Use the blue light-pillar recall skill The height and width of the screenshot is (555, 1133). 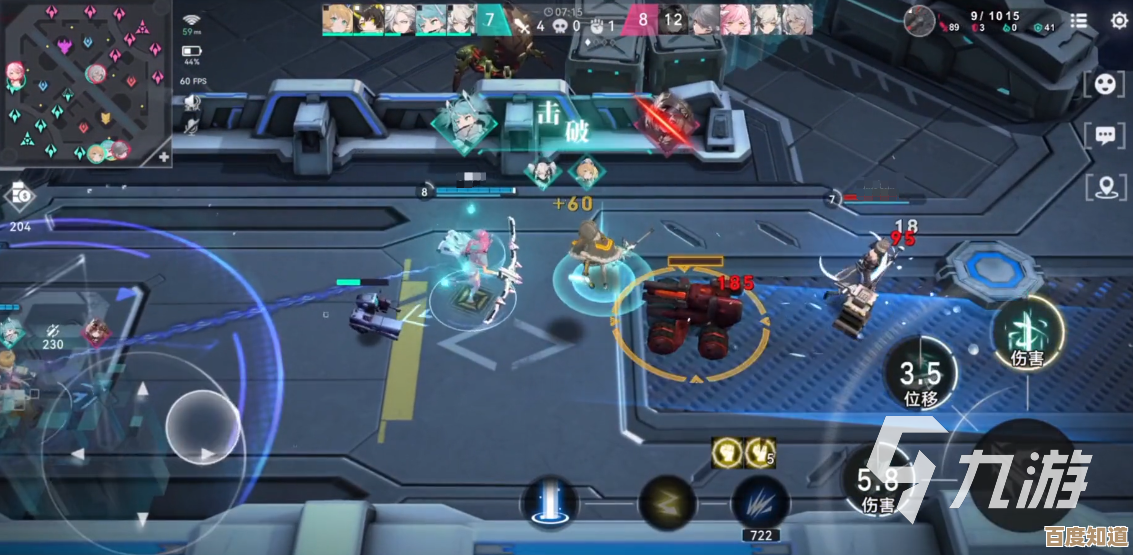550,499
